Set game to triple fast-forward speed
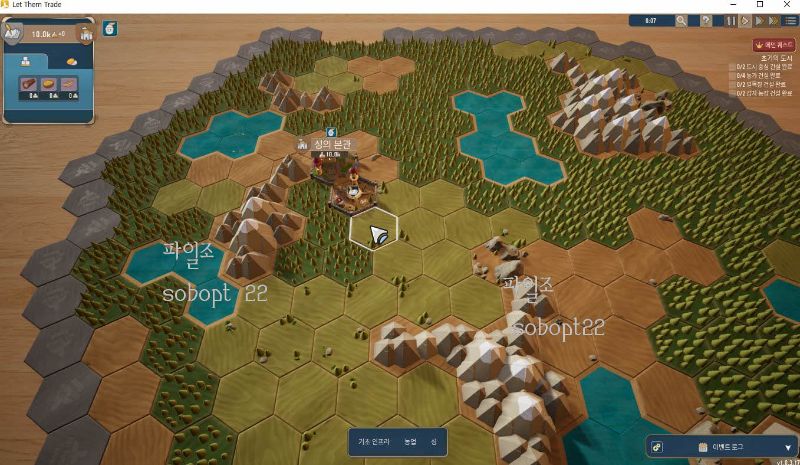800x465 pixels. pos(773,20)
